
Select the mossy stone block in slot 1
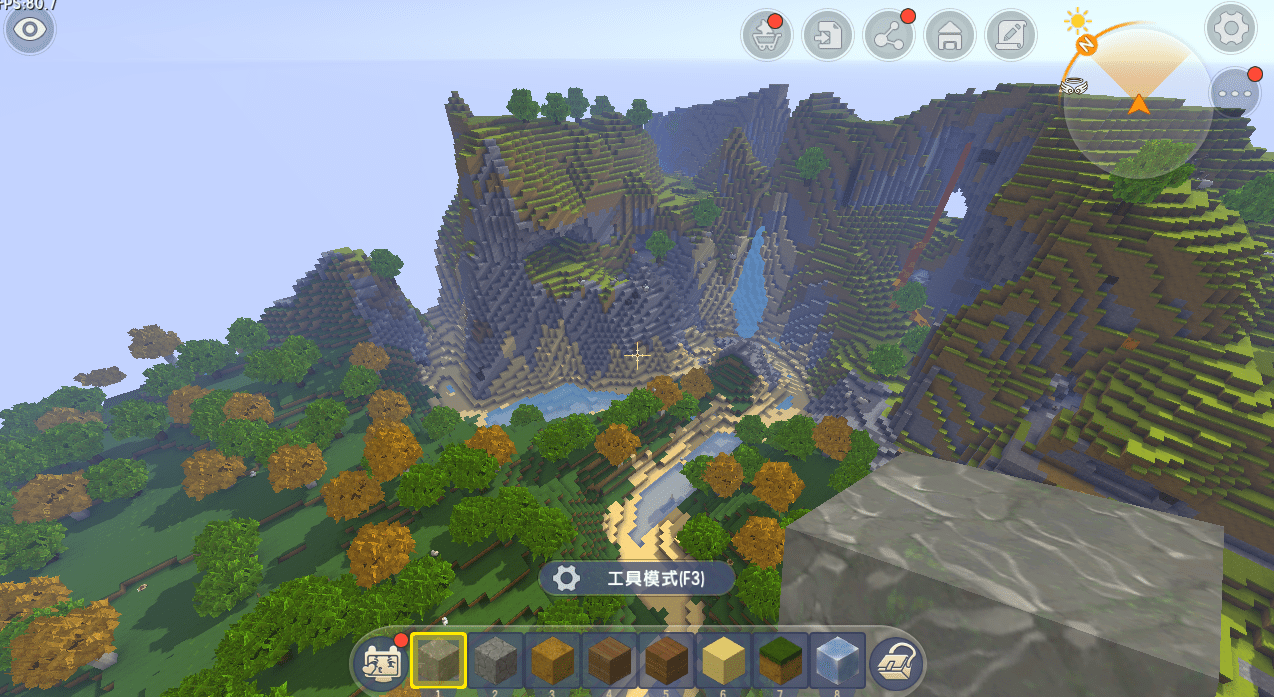pyautogui.click(x=438, y=660)
